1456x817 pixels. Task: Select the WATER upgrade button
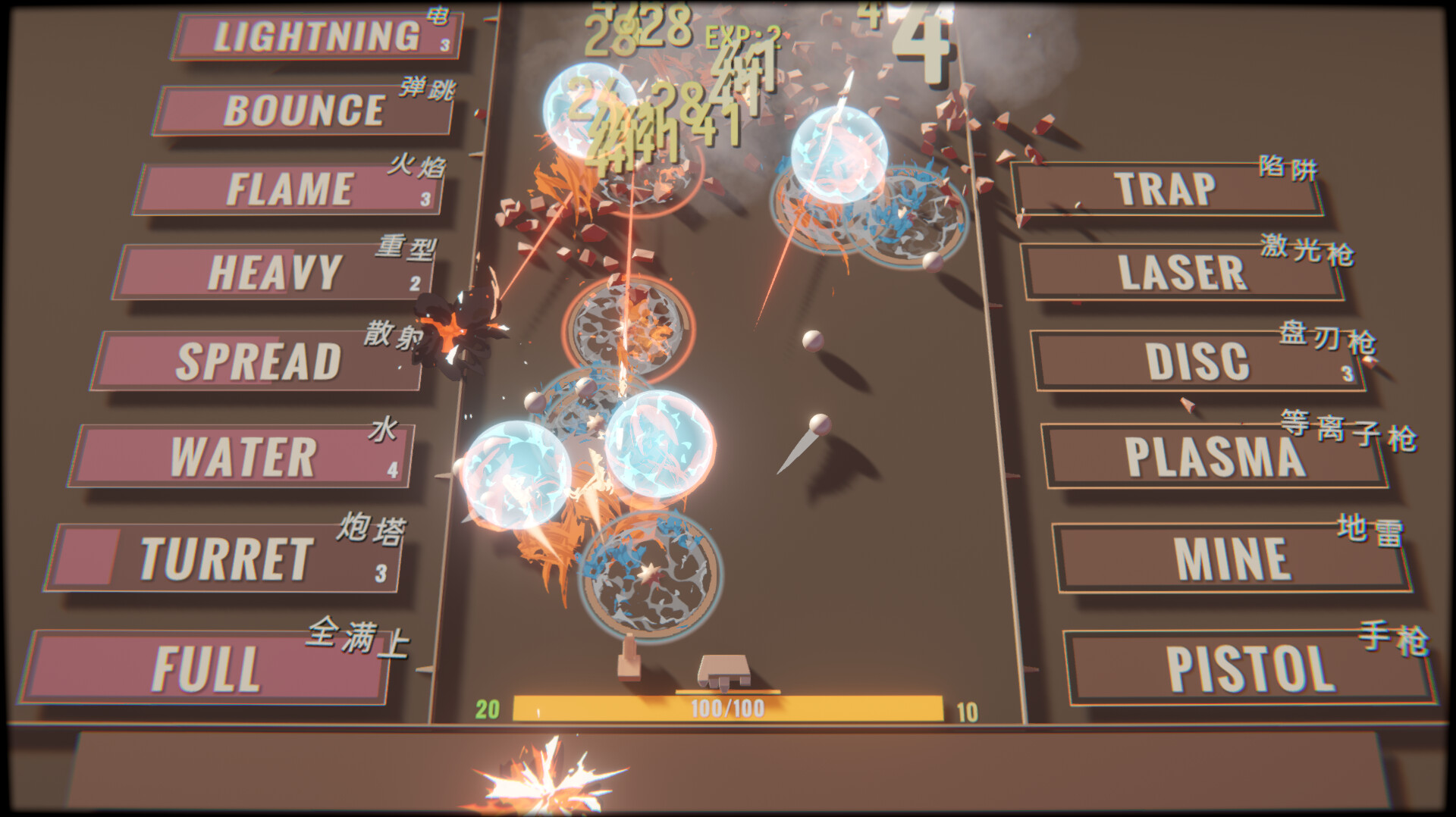(x=243, y=457)
